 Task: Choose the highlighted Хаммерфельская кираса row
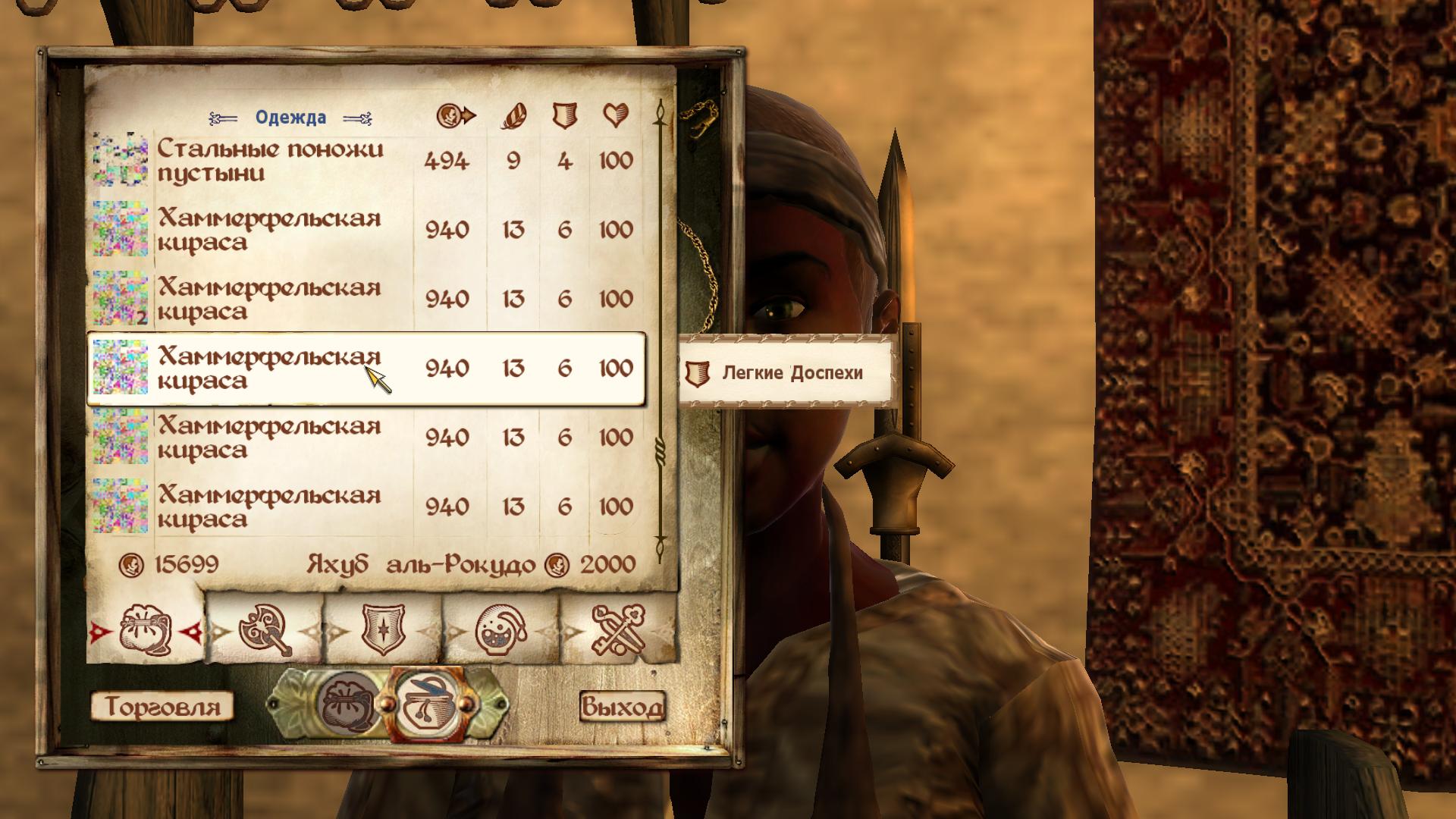(364, 369)
